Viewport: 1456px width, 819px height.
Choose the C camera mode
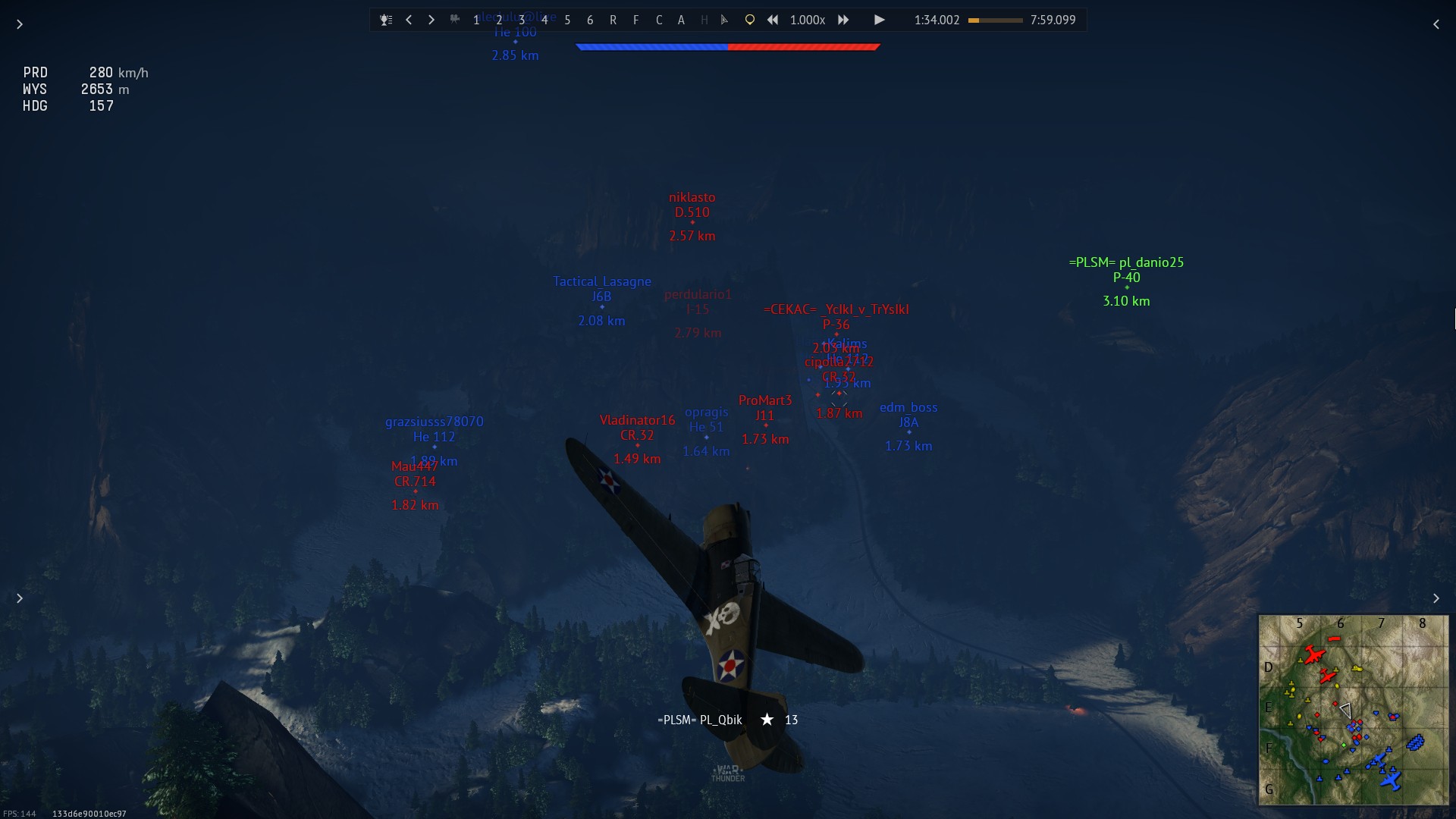[658, 20]
